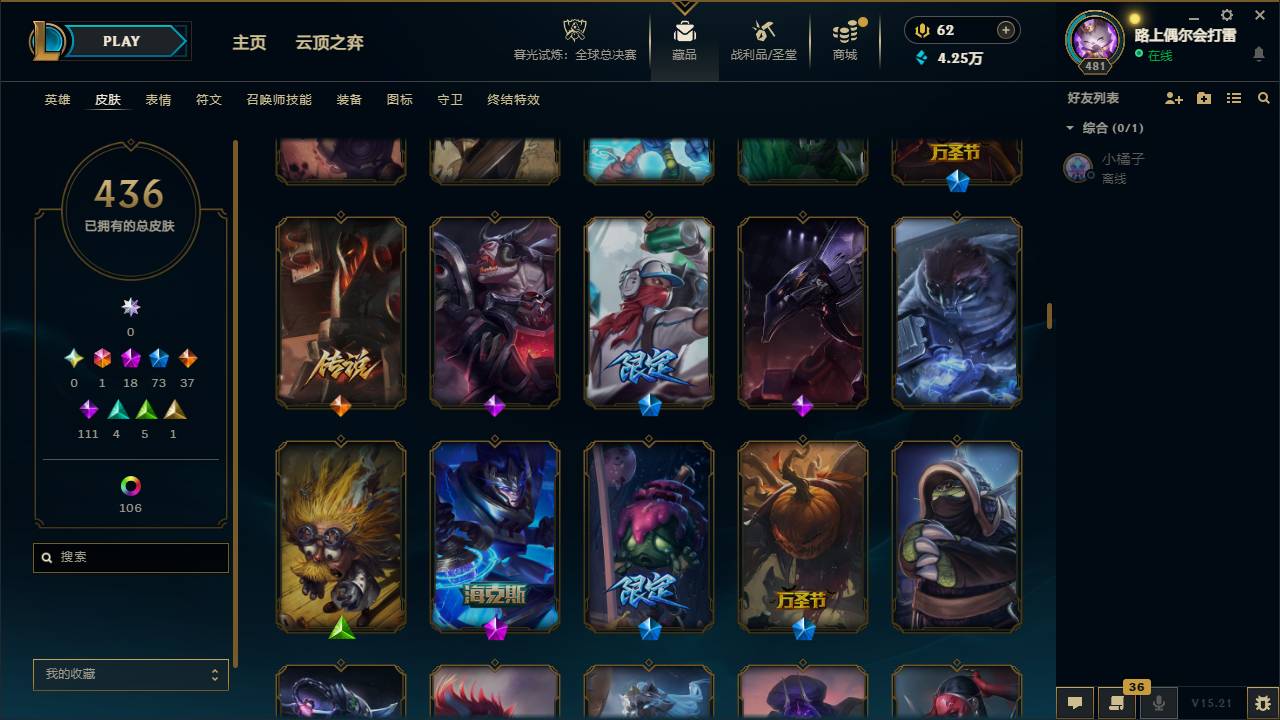The height and width of the screenshot is (720, 1280).
Task: Click the create friend group folder icon
Action: (x=1203, y=97)
